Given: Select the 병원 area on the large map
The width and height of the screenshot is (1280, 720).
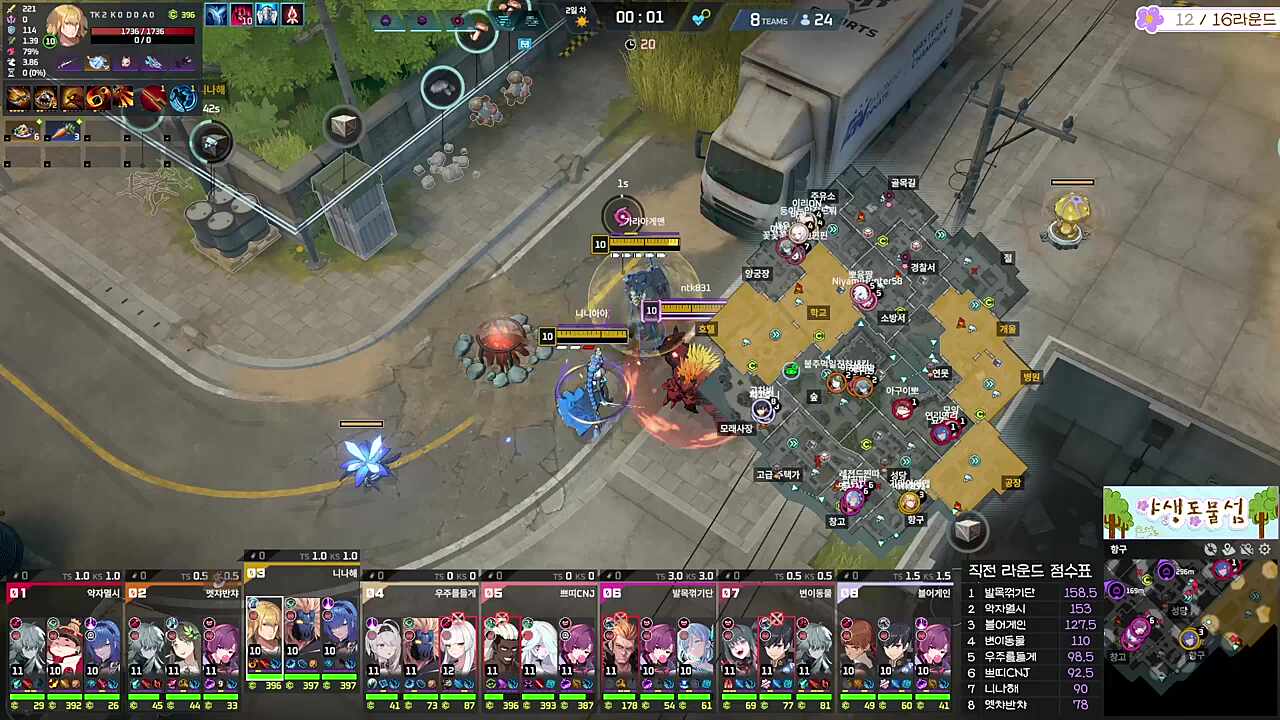Looking at the screenshot, I should coord(1030,377).
